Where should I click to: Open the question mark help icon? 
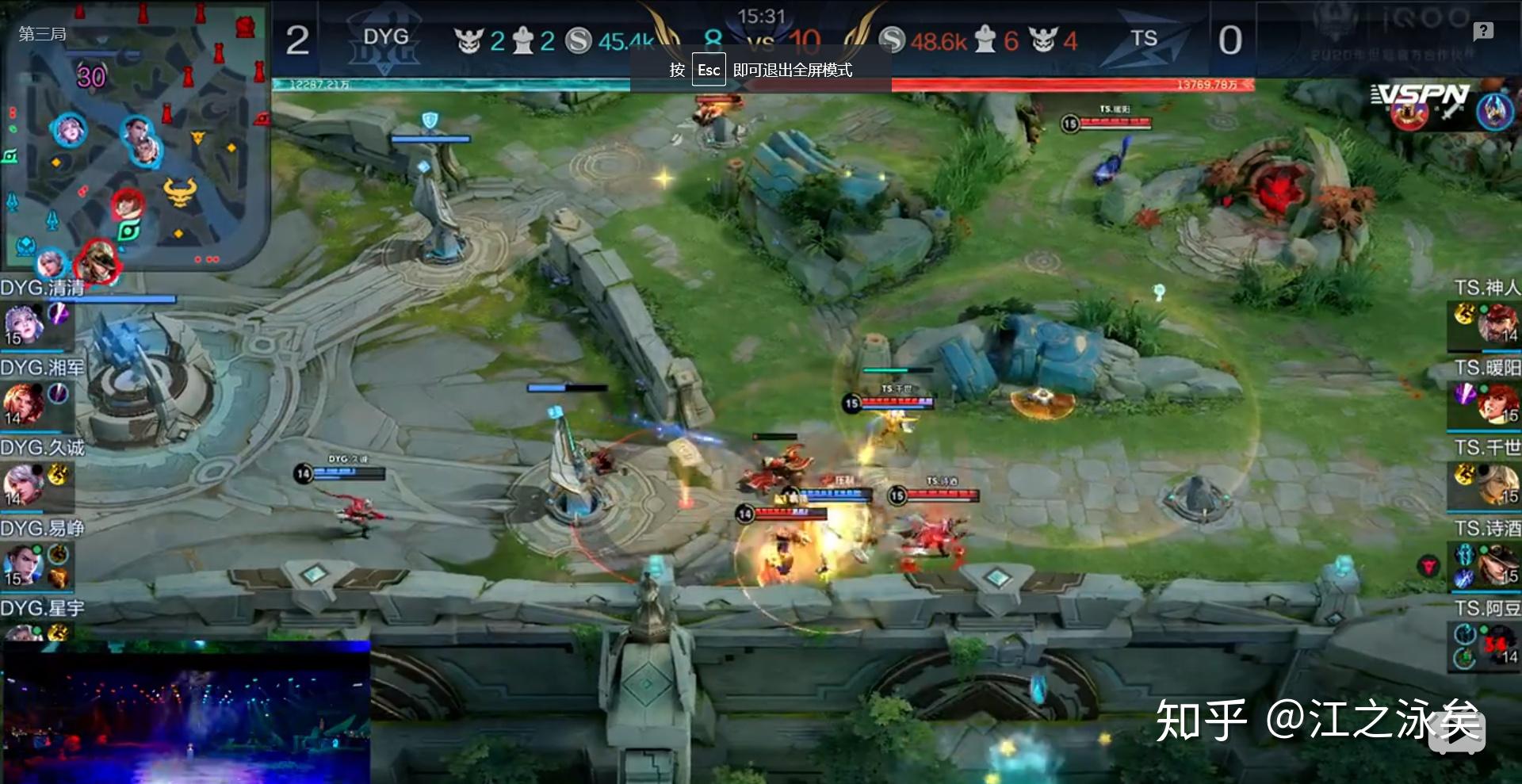point(1483,31)
